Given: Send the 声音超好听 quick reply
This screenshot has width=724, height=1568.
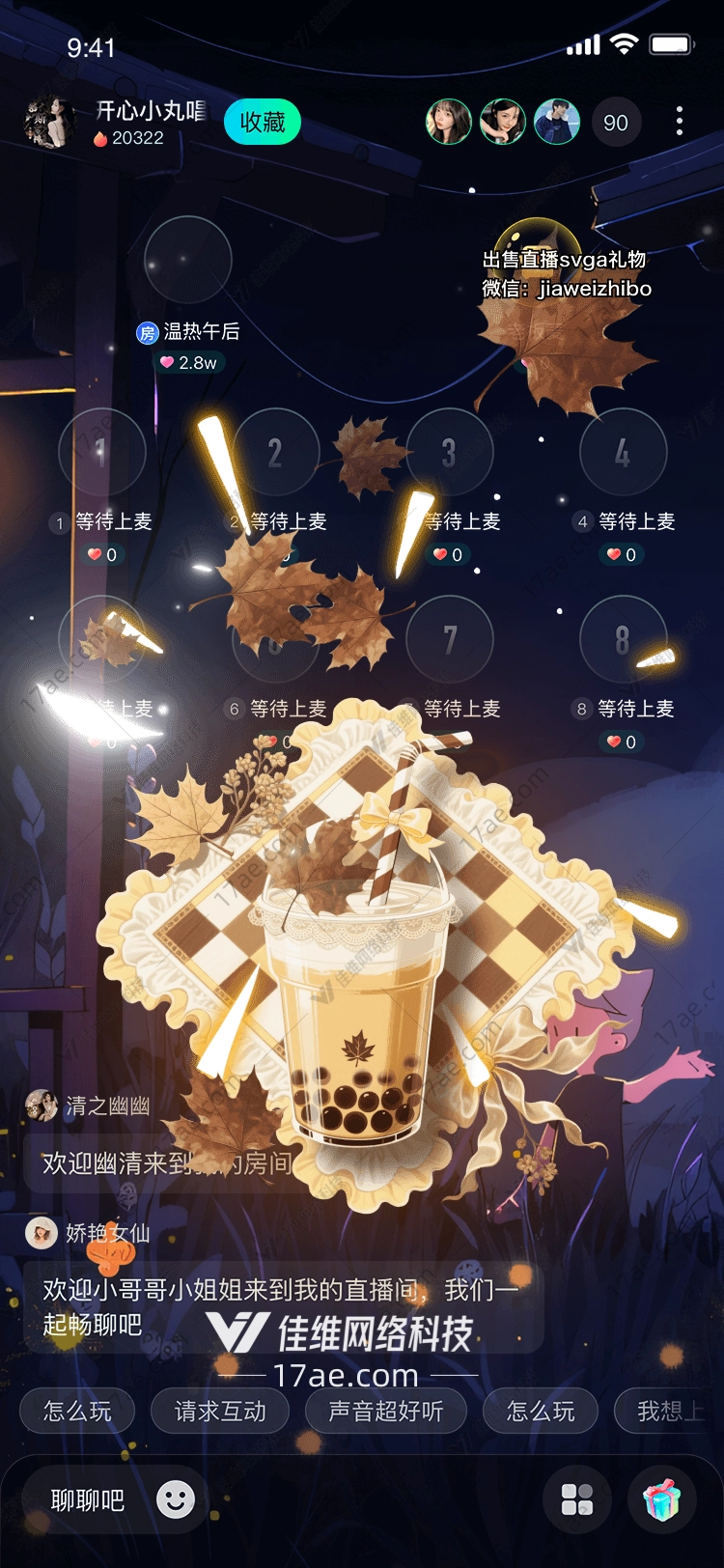Looking at the screenshot, I should coord(386,1412).
